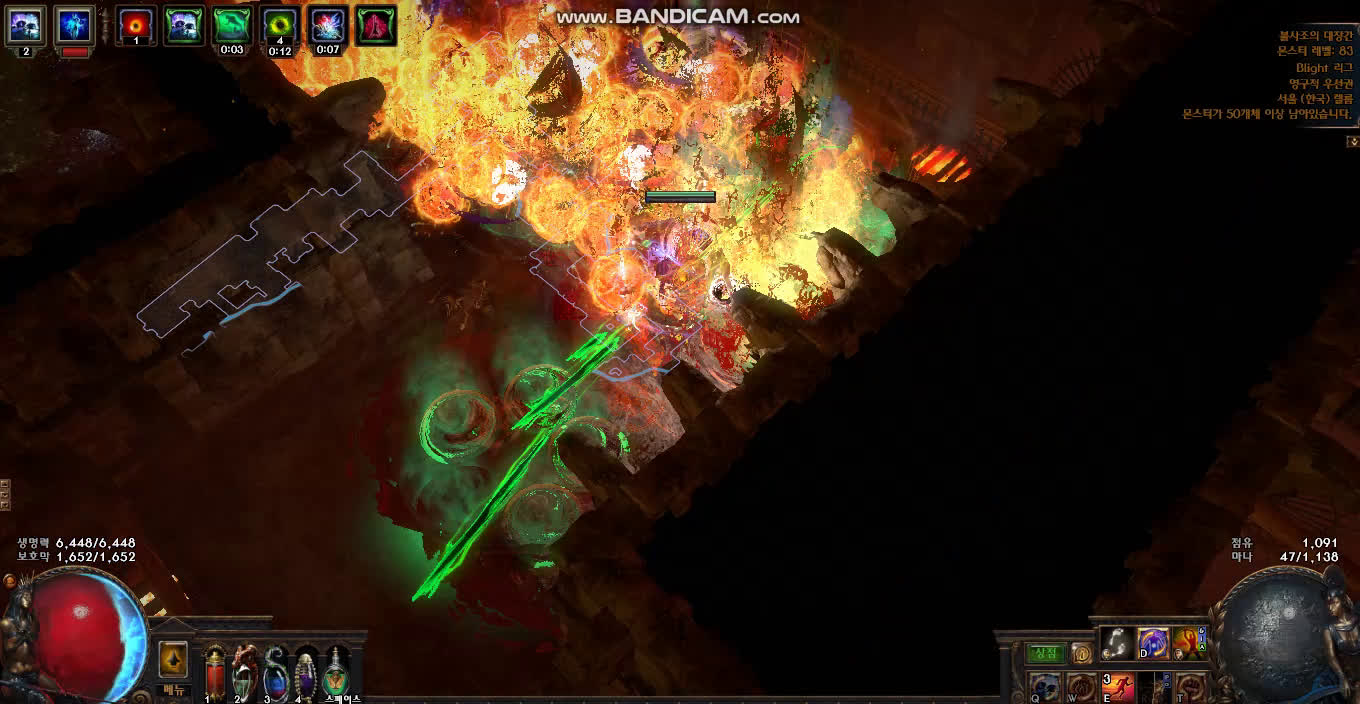Viewport: 1360px width, 704px height.
Task: Select the raised-arms figure skill slot
Action: [x=1187, y=643]
